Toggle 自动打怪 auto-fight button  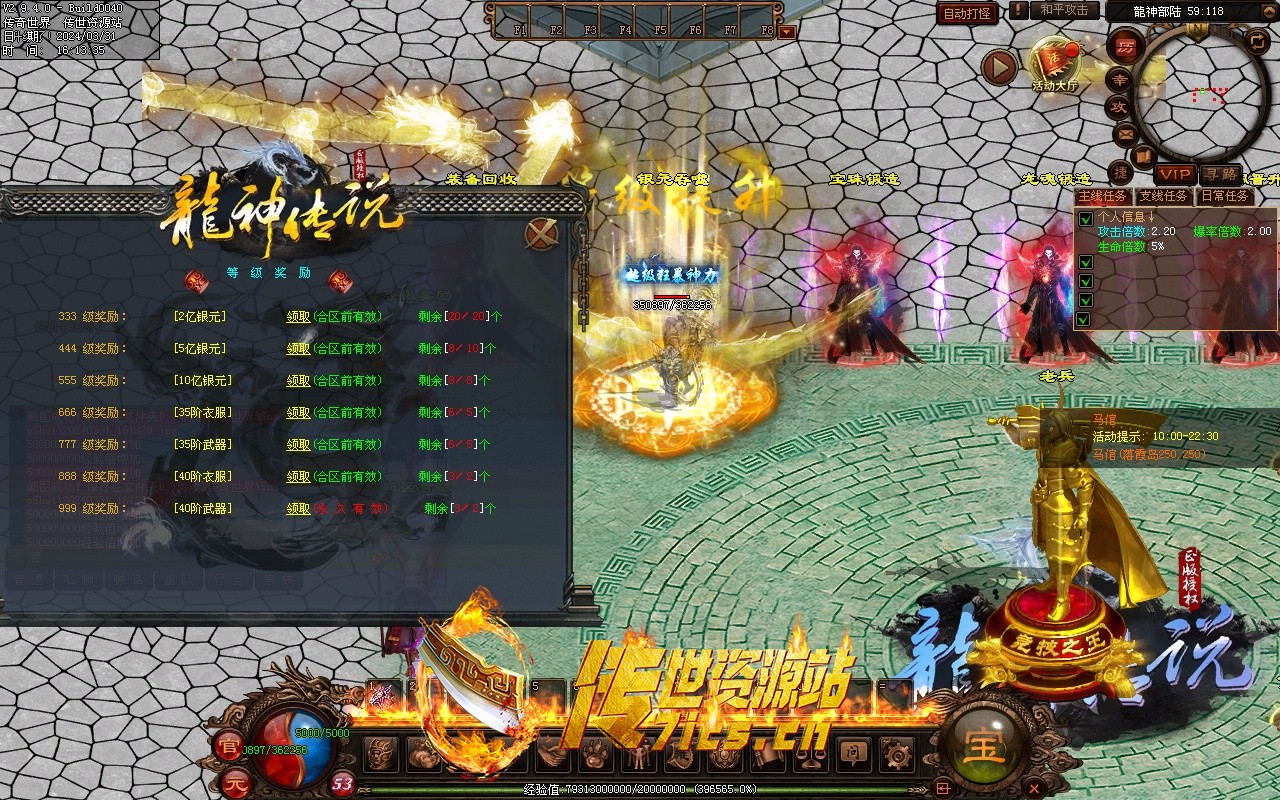tap(967, 13)
